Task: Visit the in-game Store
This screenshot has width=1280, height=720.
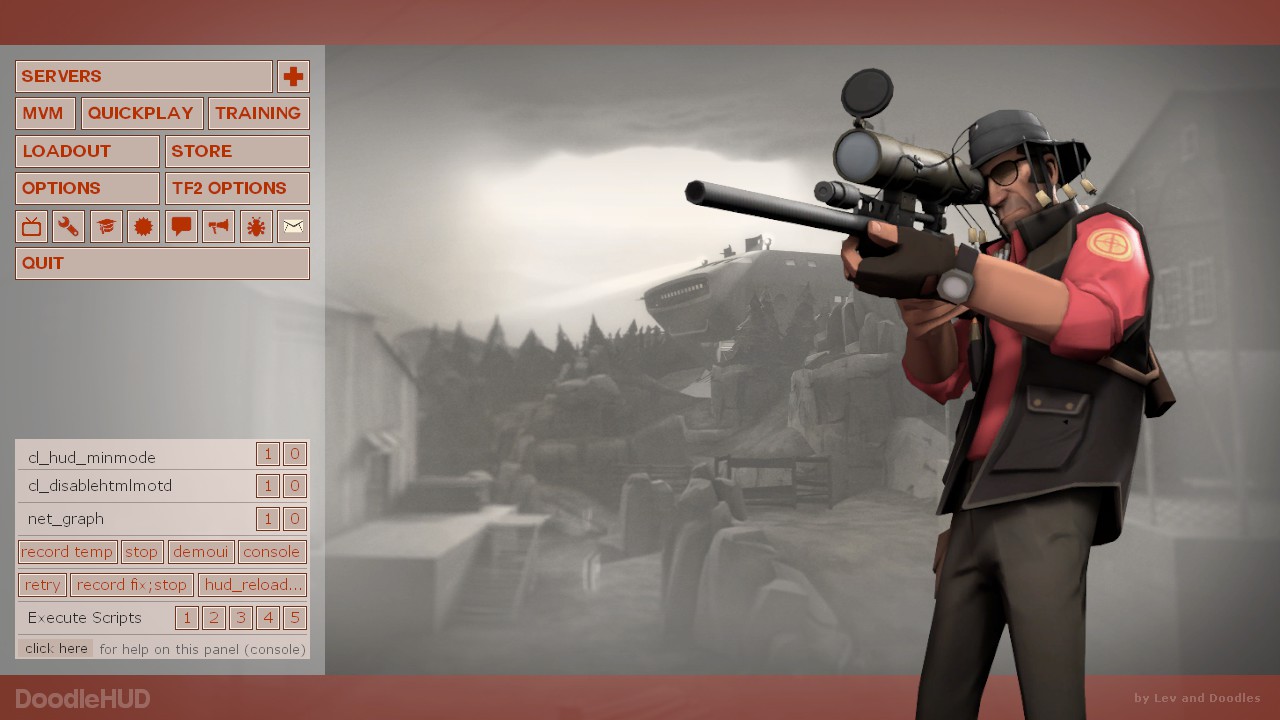Action: [x=237, y=151]
